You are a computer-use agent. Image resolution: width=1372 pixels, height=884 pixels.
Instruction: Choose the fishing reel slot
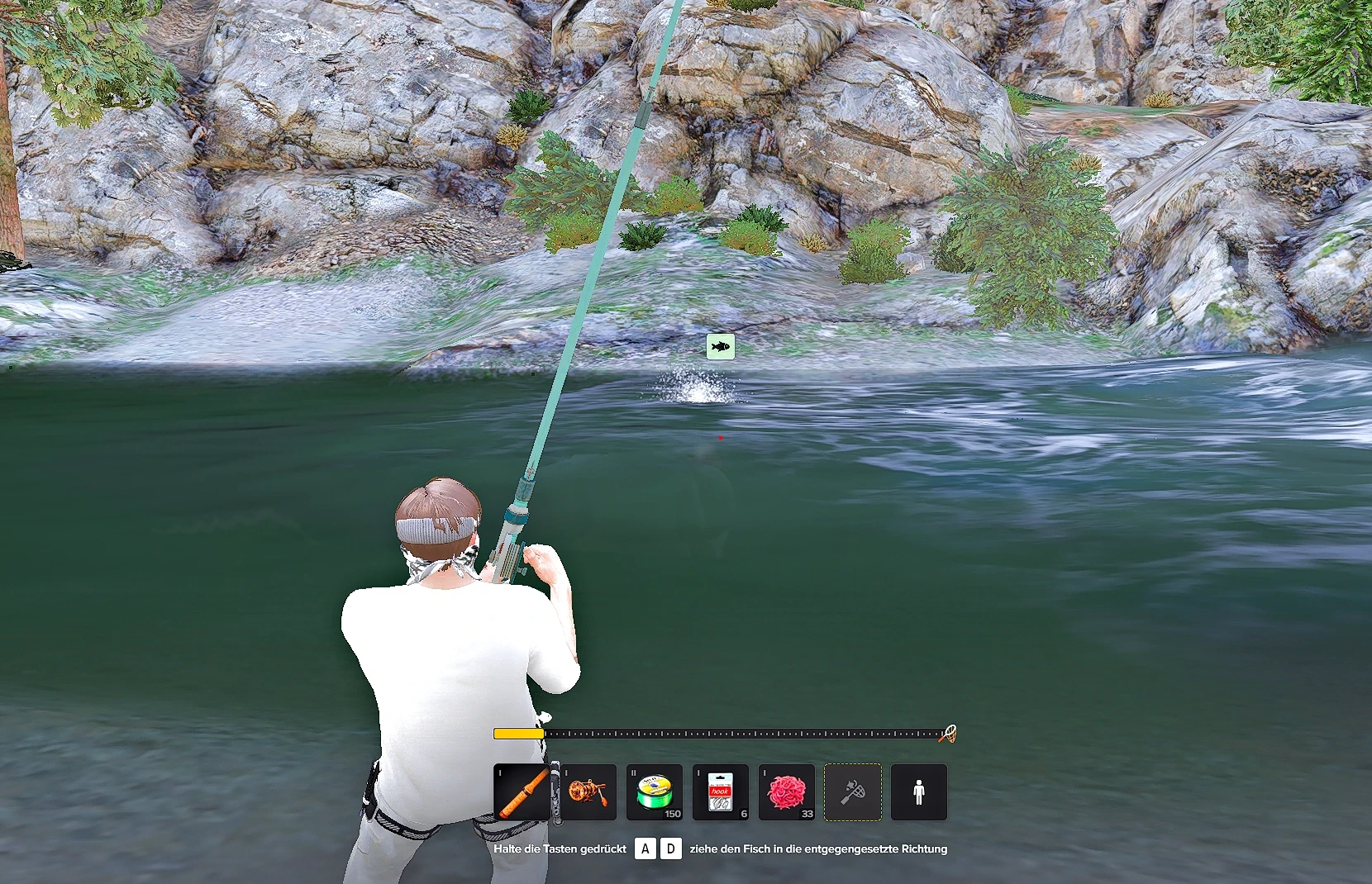tap(588, 792)
